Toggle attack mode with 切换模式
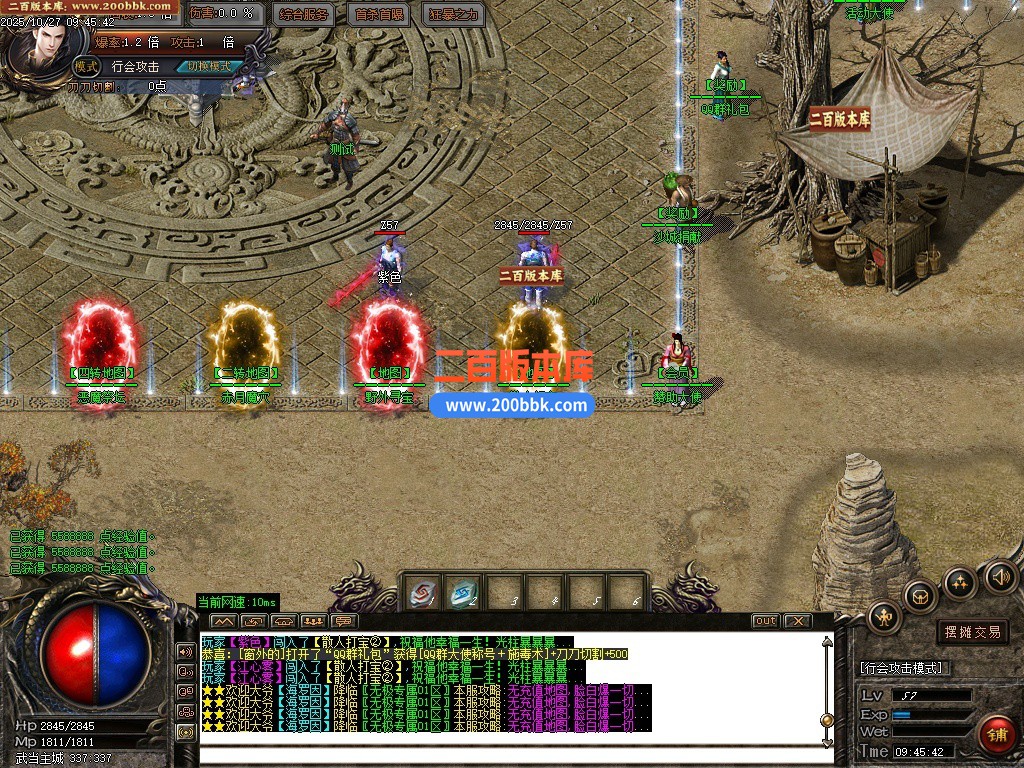Viewport: 1024px width, 768px height. pos(209,67)
